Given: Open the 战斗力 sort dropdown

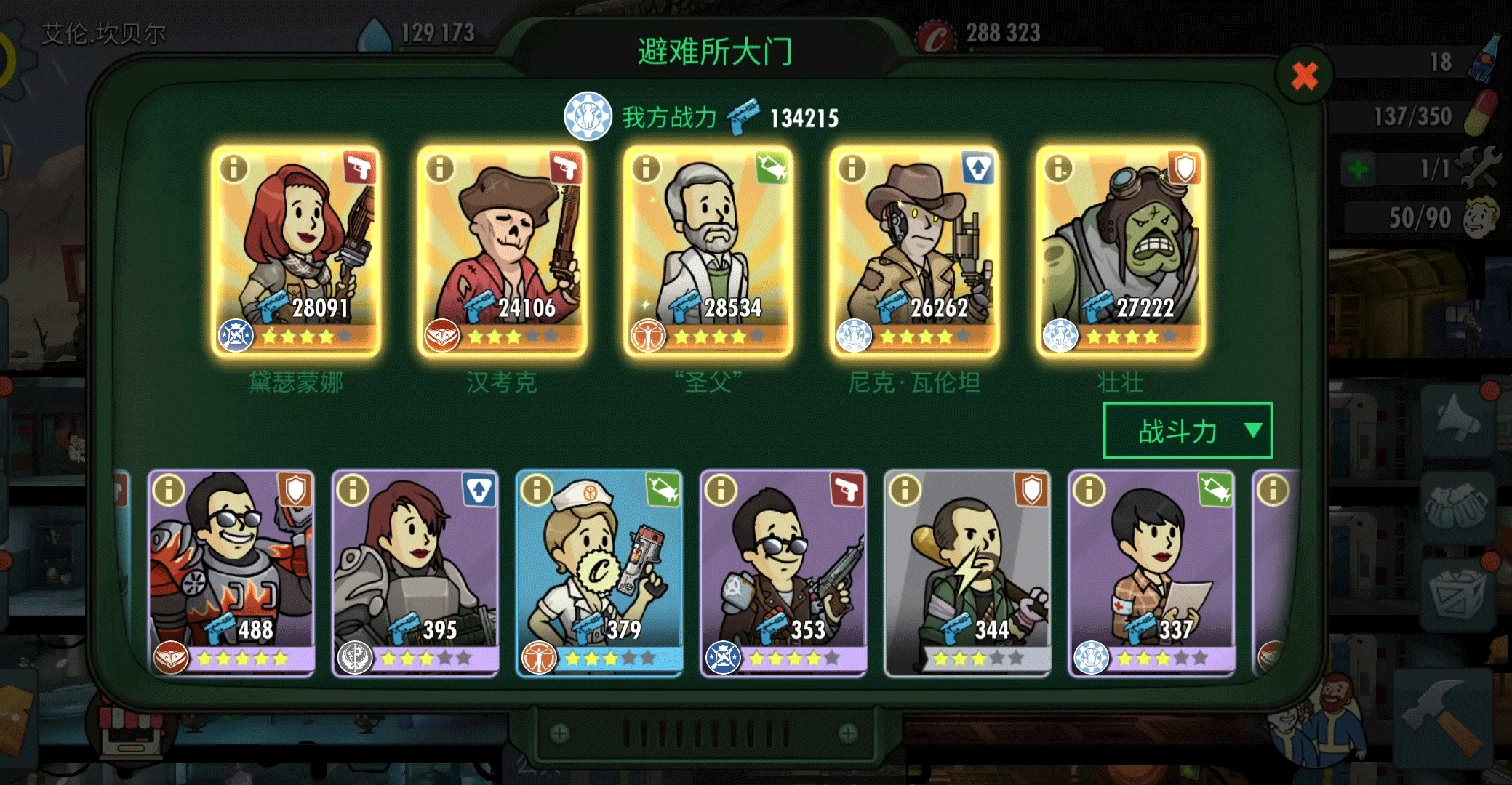Looking at the screenshot, I should [1187, 431].
